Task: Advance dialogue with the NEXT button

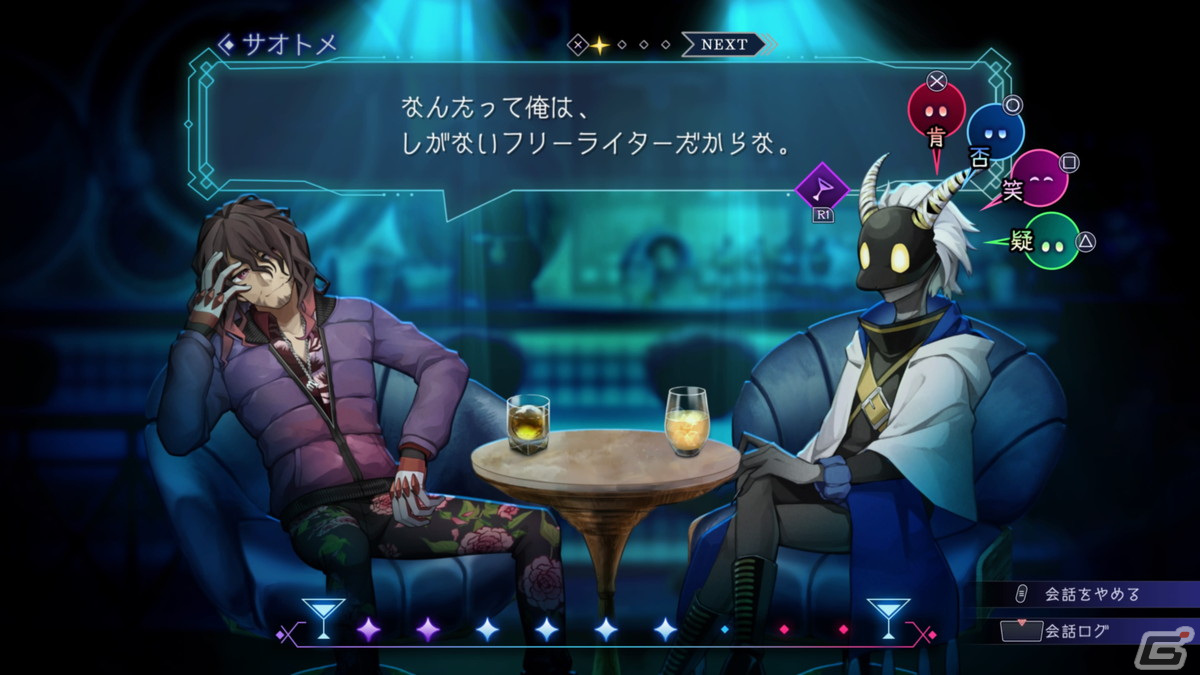Action: [x=724, y=44]
